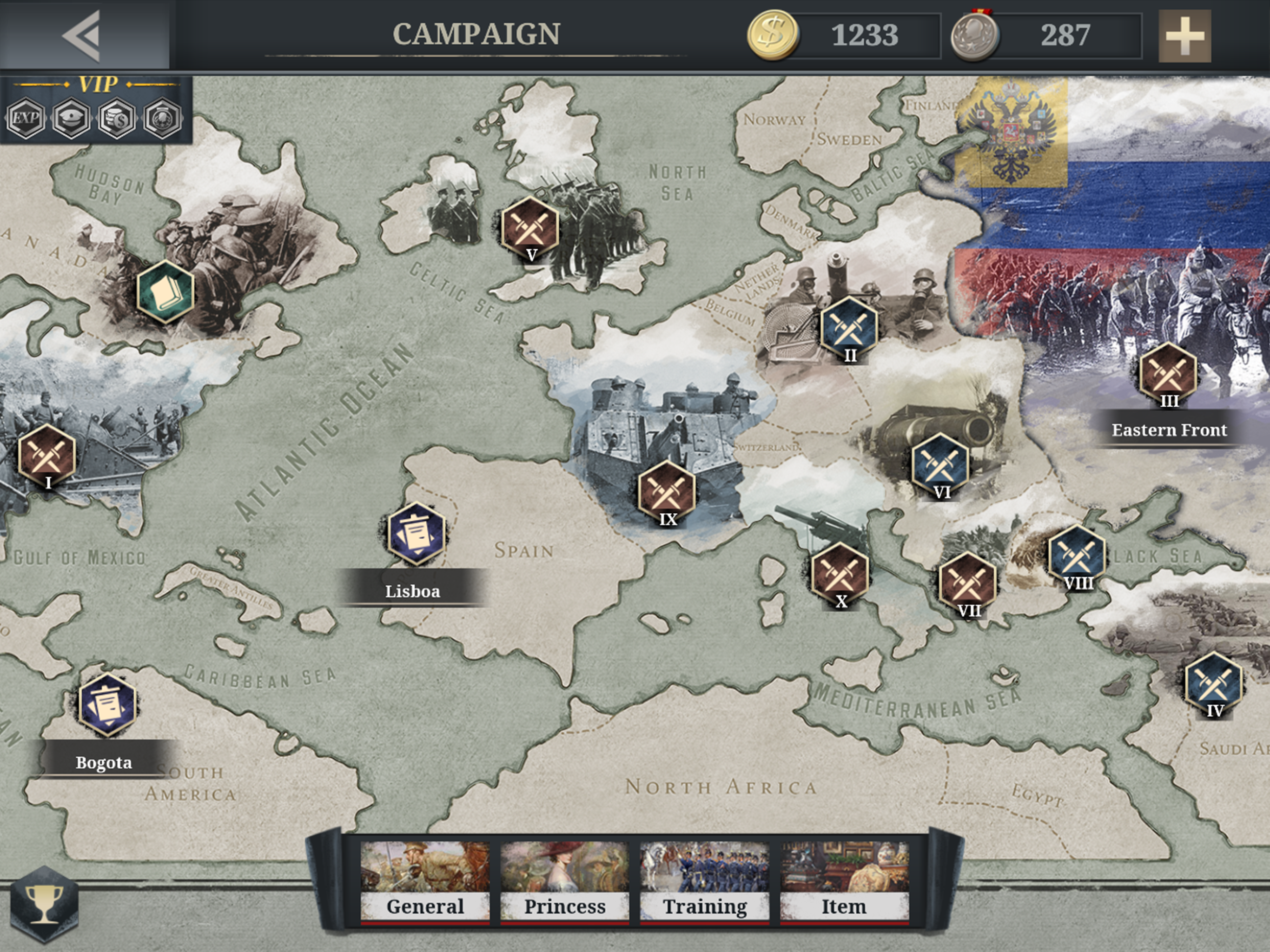1270x952 pixels.
Task: Tap the plus button to add currency
Action: (1184, 36)
